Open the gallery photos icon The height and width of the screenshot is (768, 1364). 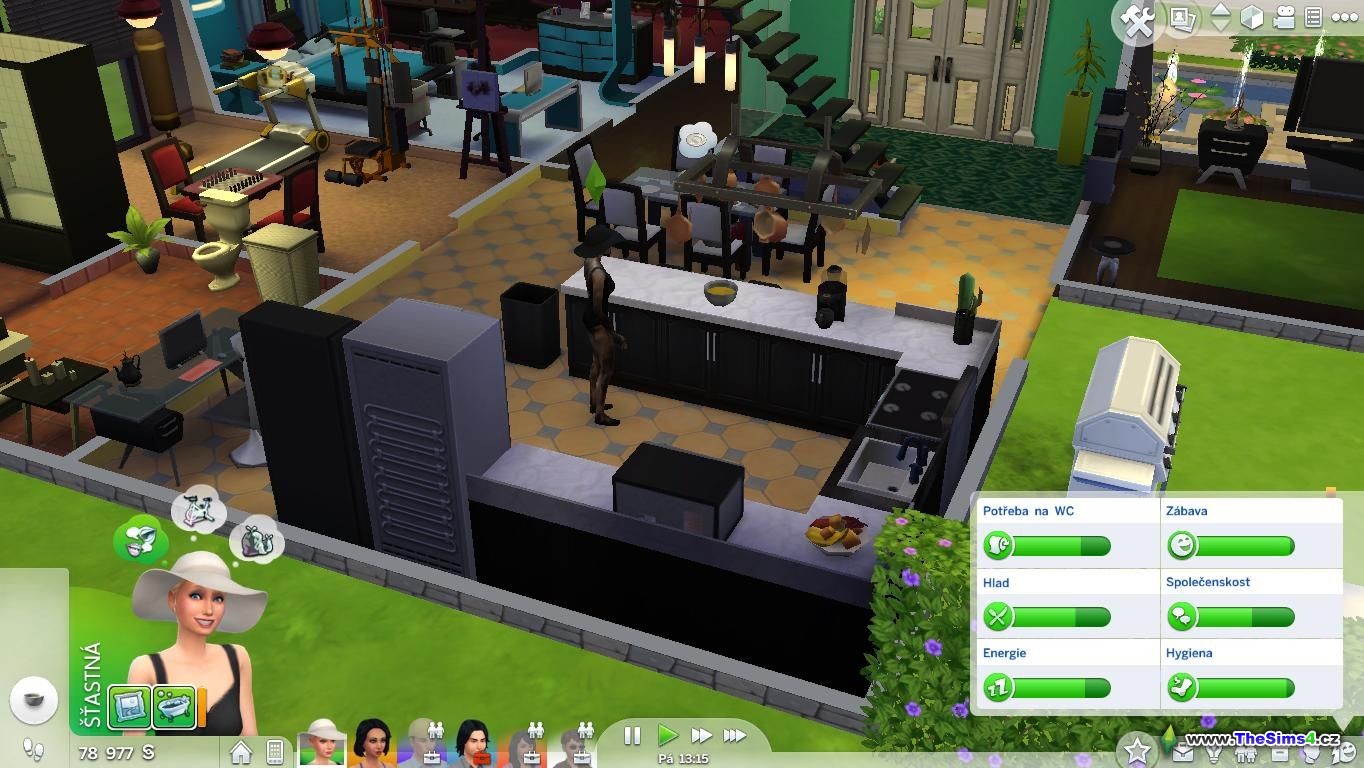pos(1184,19)
